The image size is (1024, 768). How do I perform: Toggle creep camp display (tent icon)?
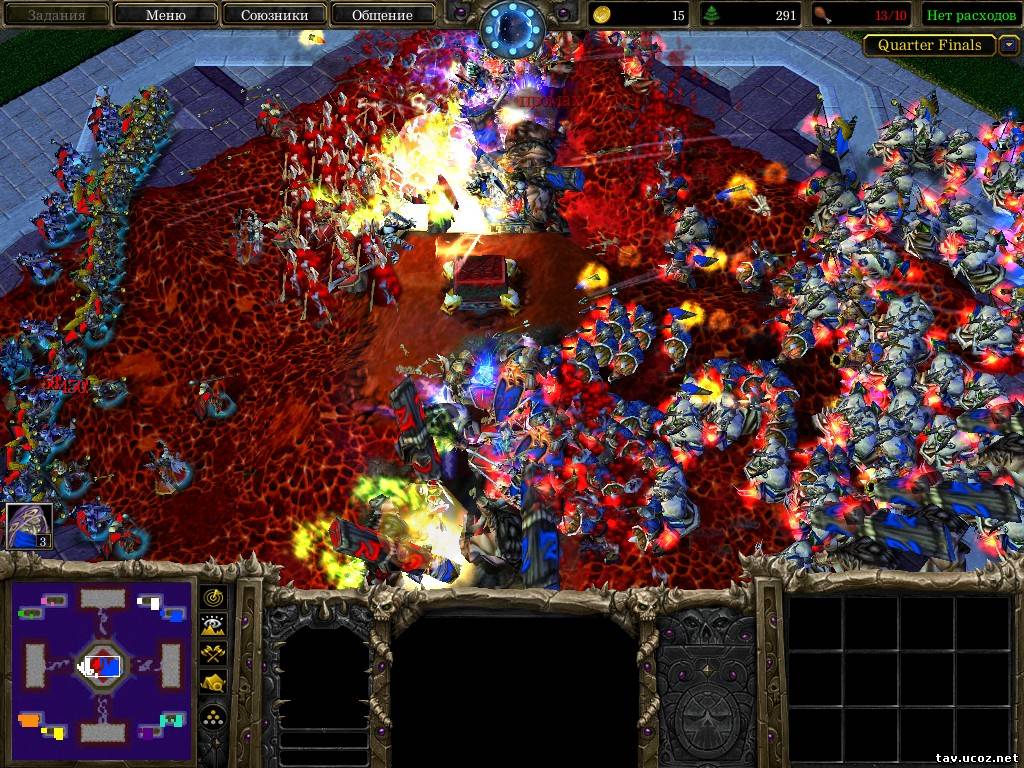click(x=214, y=682)
